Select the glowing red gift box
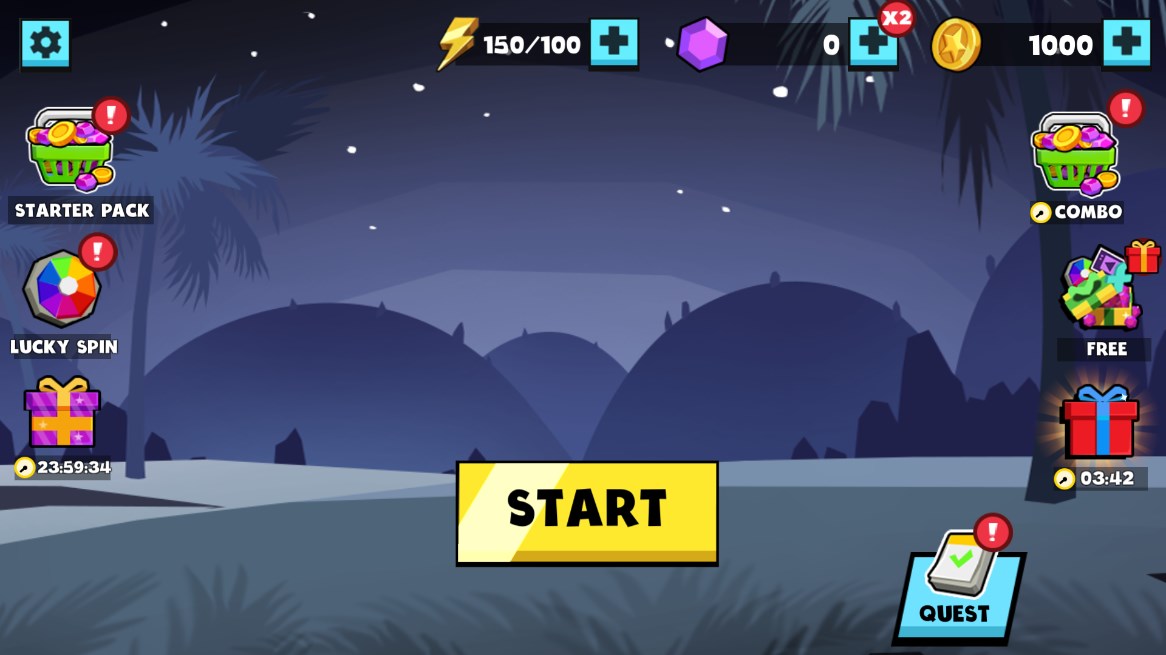 click(x=1099, y=423)
